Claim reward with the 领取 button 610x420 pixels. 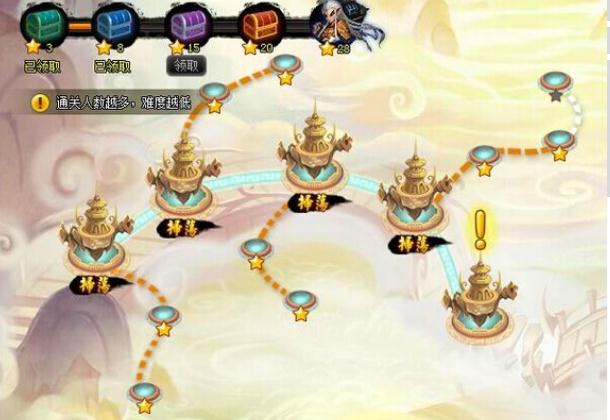point(187,66)
